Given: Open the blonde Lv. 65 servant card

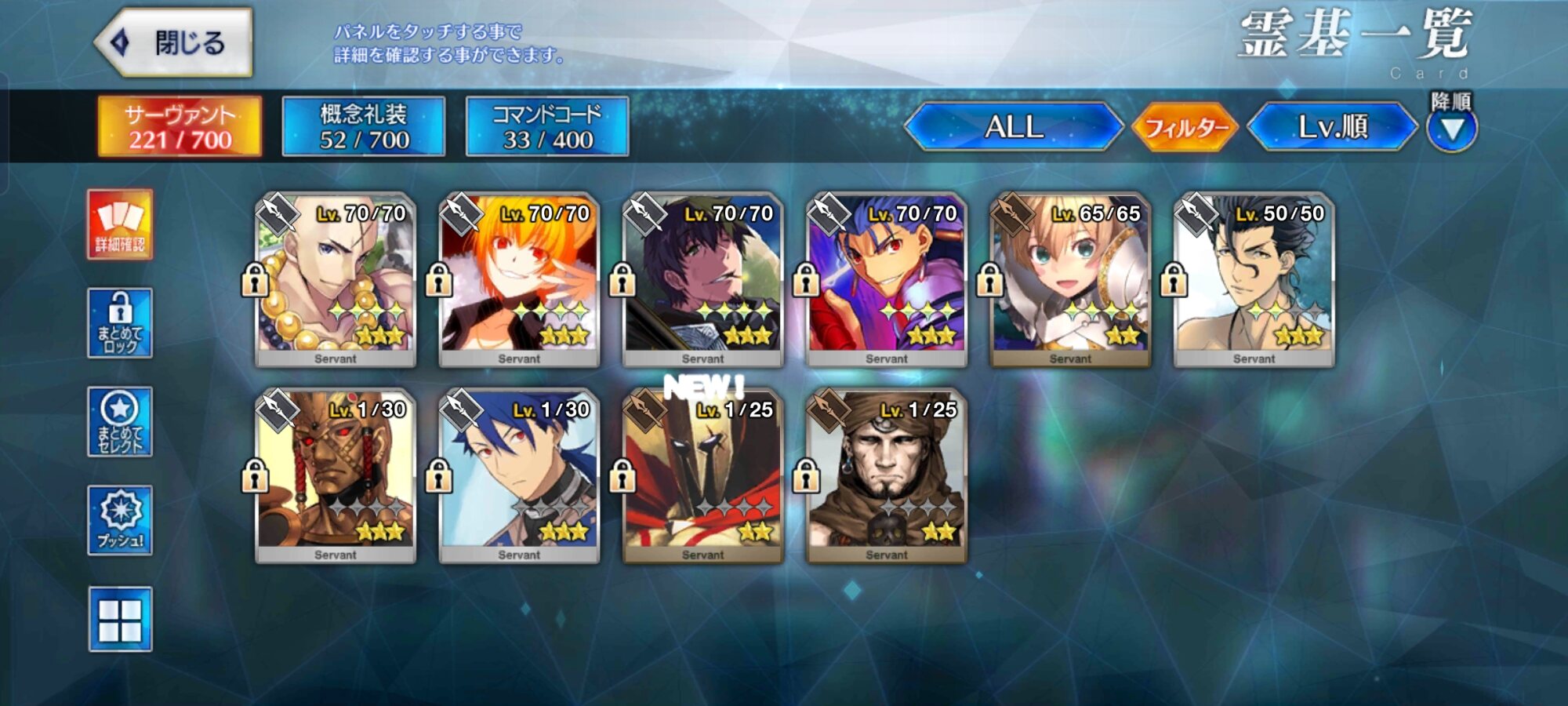Looking at the screenshot, I should pos(1070,279).
